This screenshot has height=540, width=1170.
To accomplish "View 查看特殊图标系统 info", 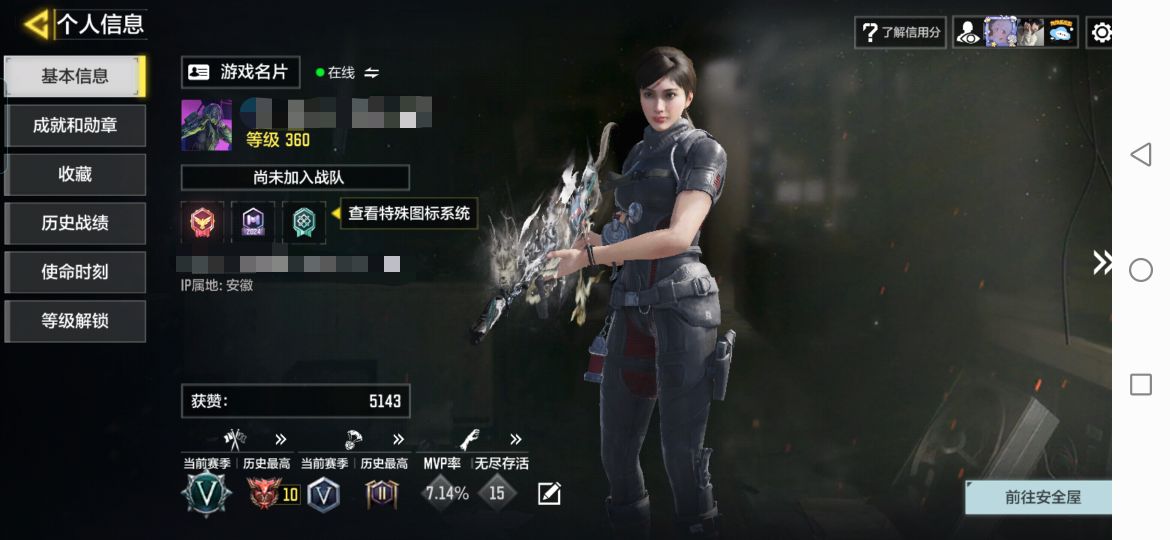I will click(409, 213).
